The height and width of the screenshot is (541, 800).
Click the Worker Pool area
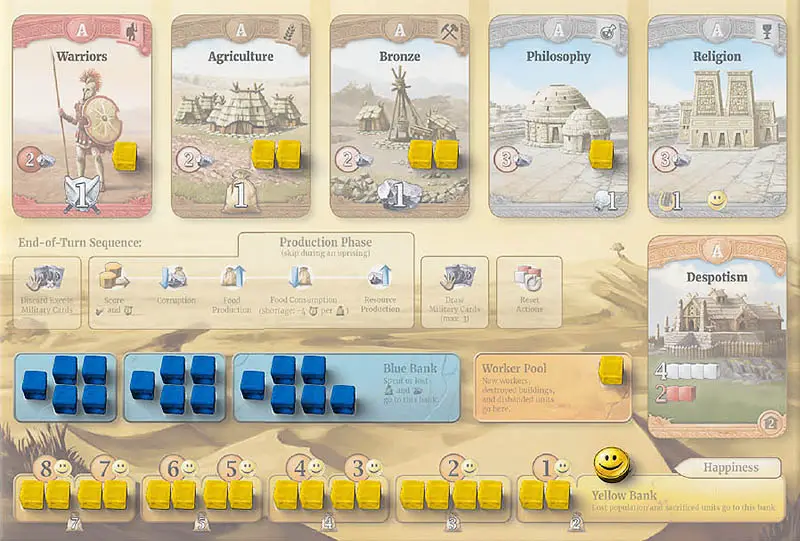coord(552,386)
